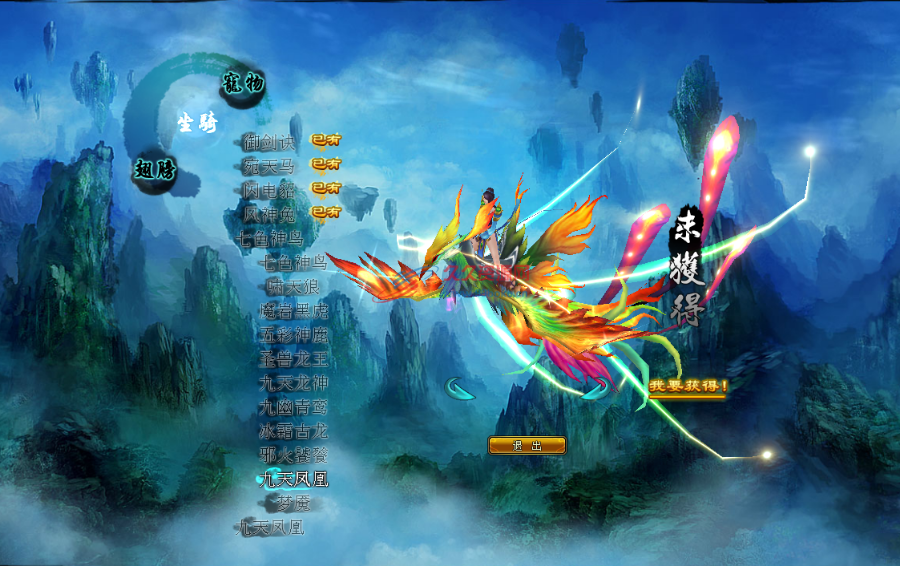Open the 翅膀 (wings) category

click(x=155, y=169)
